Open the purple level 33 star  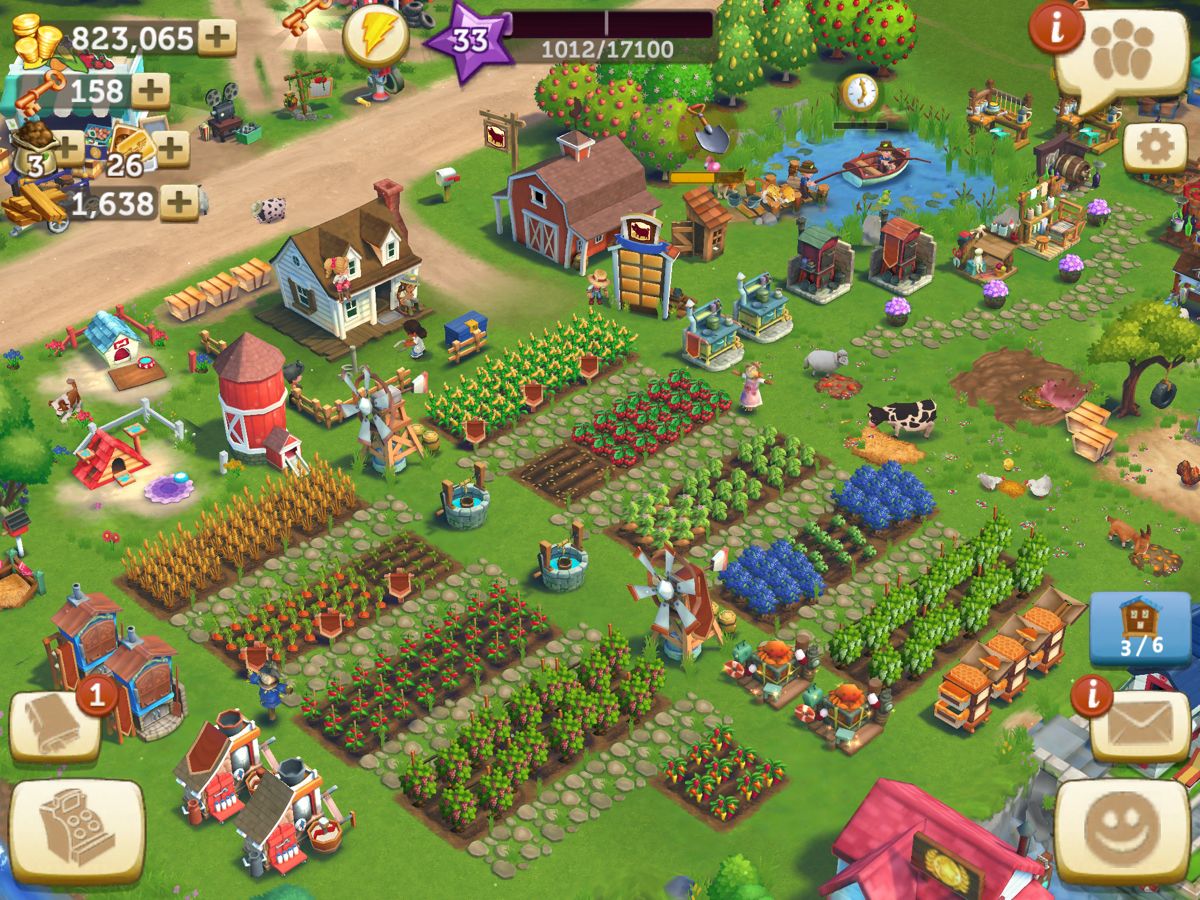pyautogui.click(x=468, y=41)
